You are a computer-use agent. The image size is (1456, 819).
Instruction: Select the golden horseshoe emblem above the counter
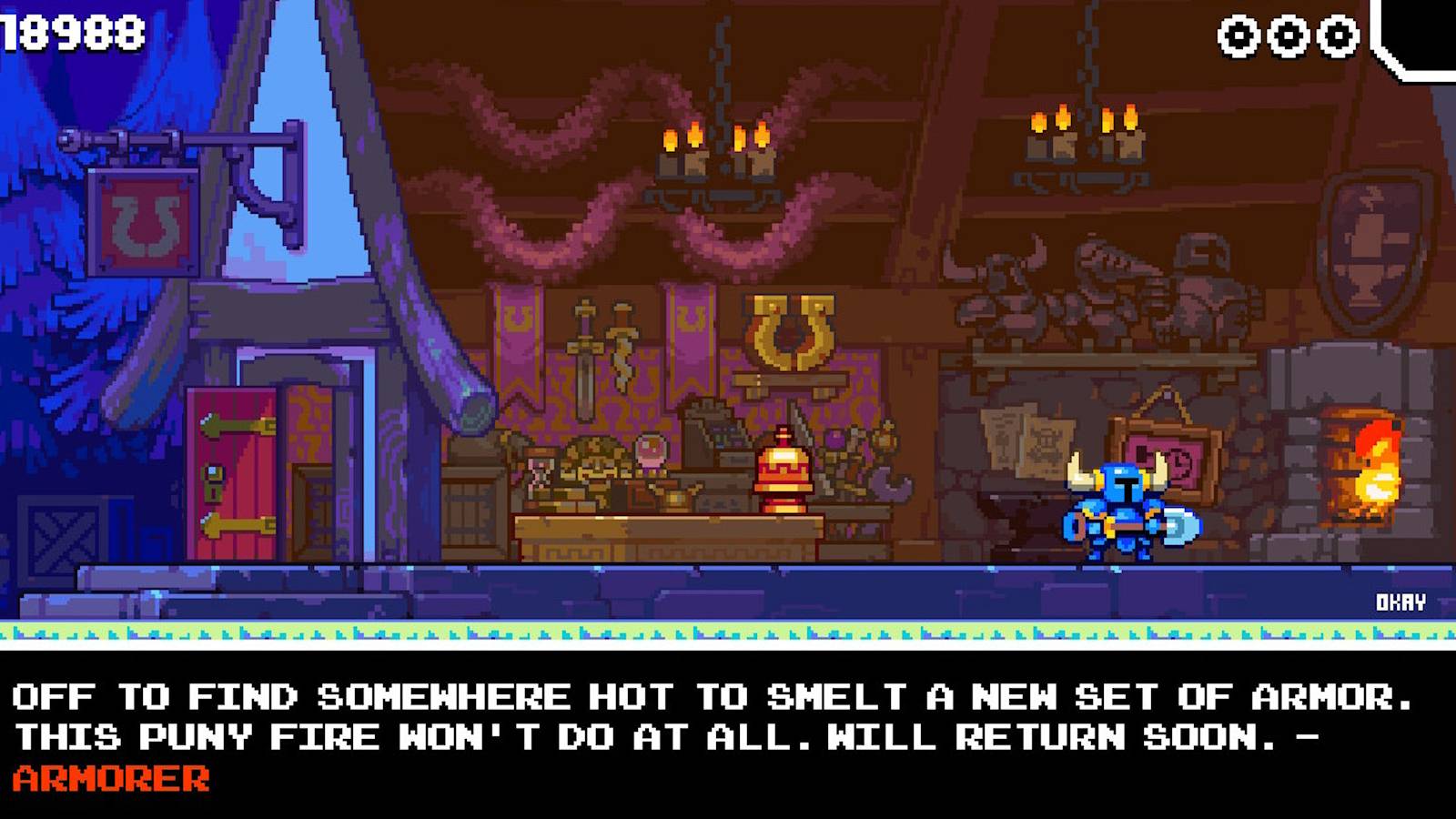point(790,329)
